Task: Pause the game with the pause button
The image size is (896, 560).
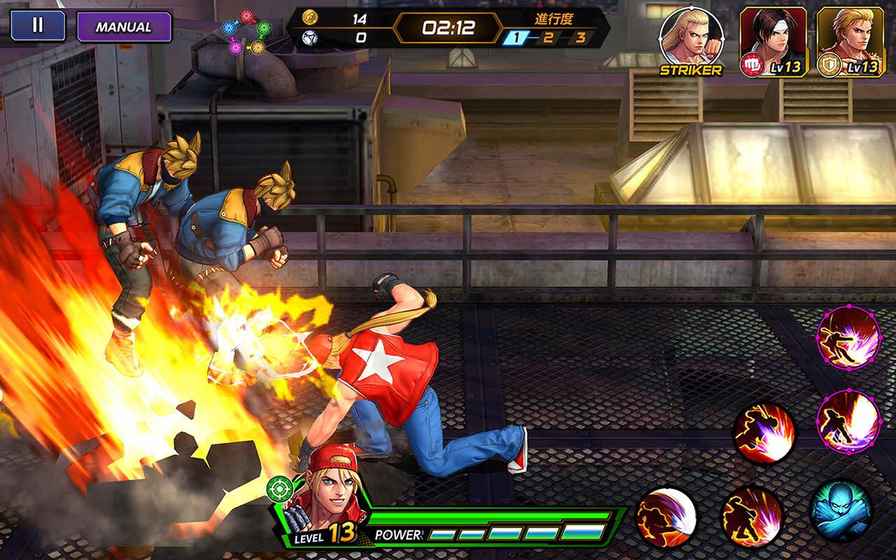Action: click(38, 26)
